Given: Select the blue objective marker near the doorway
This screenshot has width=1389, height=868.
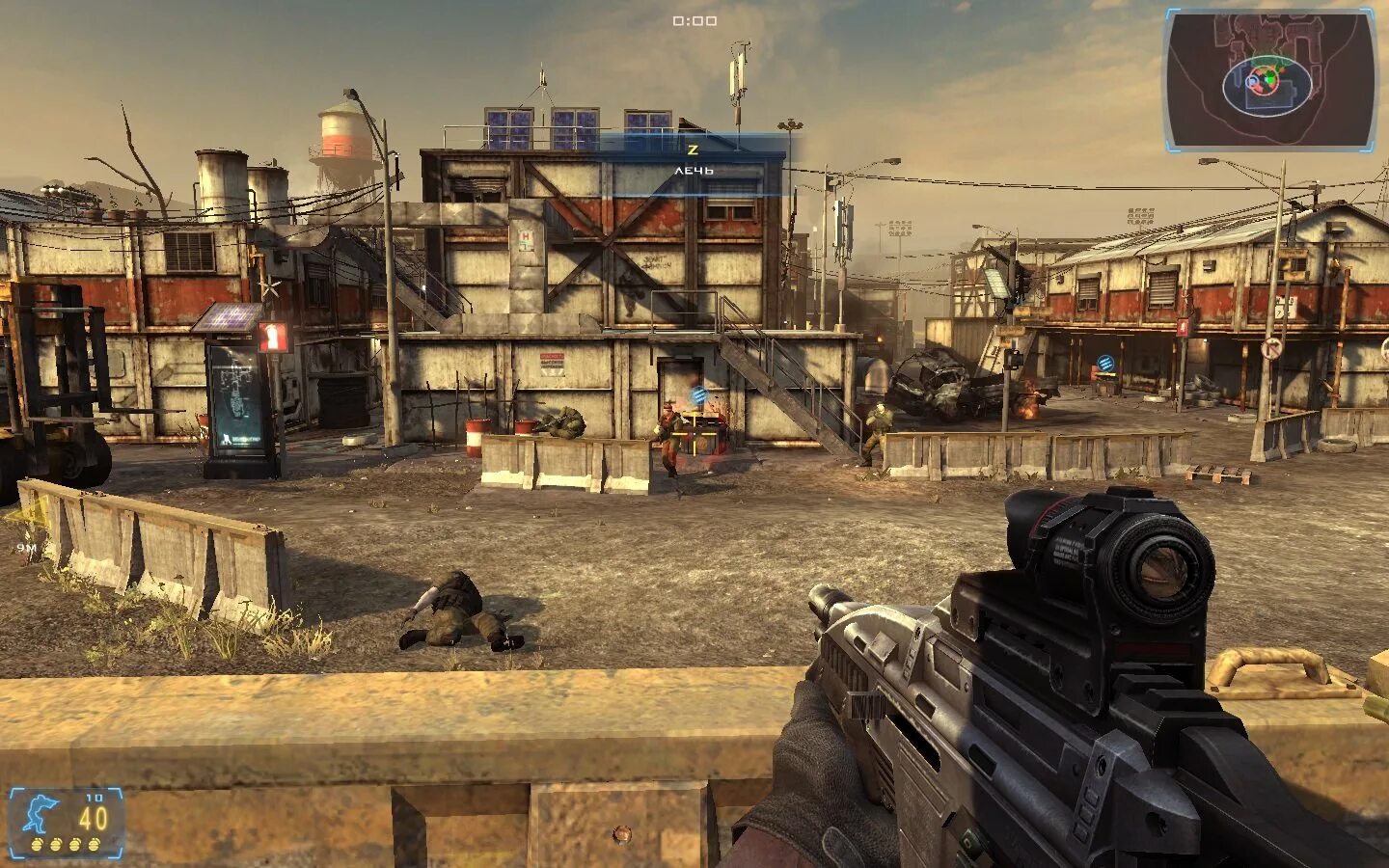Looking at the screenshot, I should pos(700,395).
